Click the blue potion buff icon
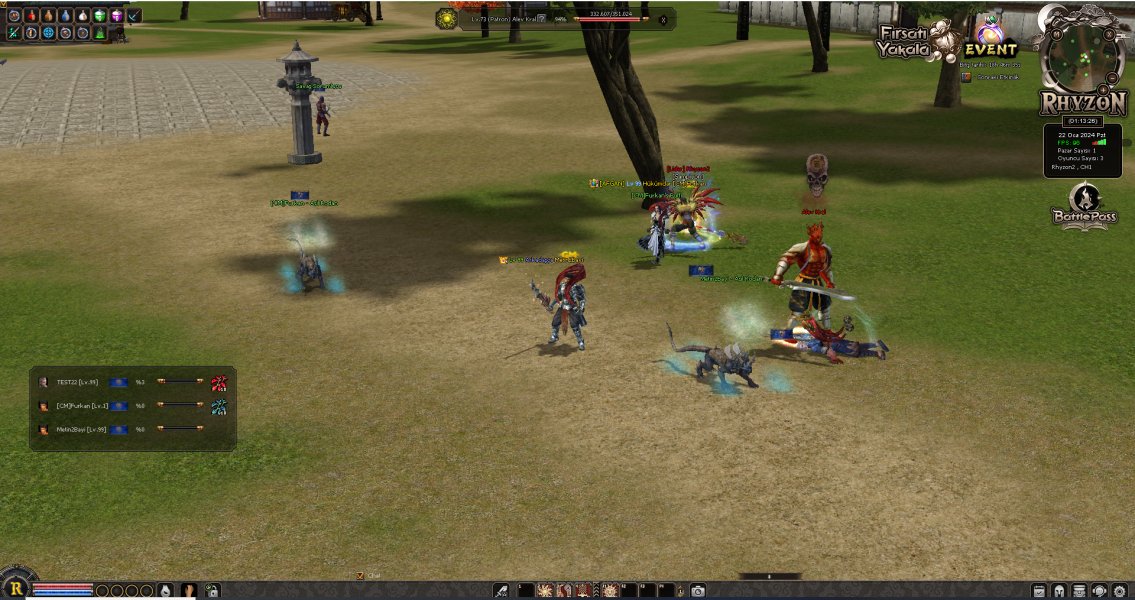This screenshot has width=1135, height=600. click(65, 16)
